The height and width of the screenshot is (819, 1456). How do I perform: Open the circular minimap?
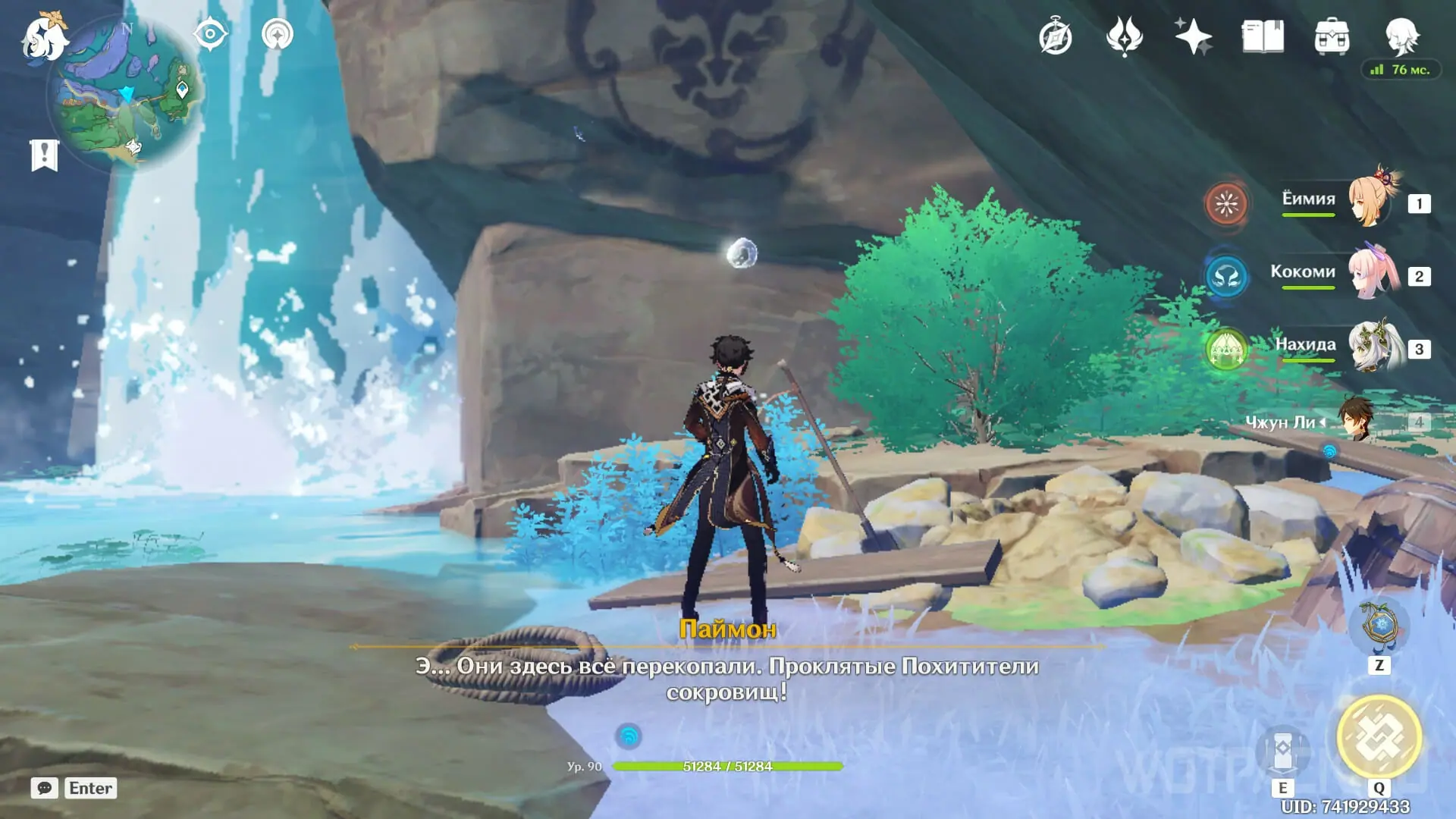pyautogui.click(x=126, y=93)
